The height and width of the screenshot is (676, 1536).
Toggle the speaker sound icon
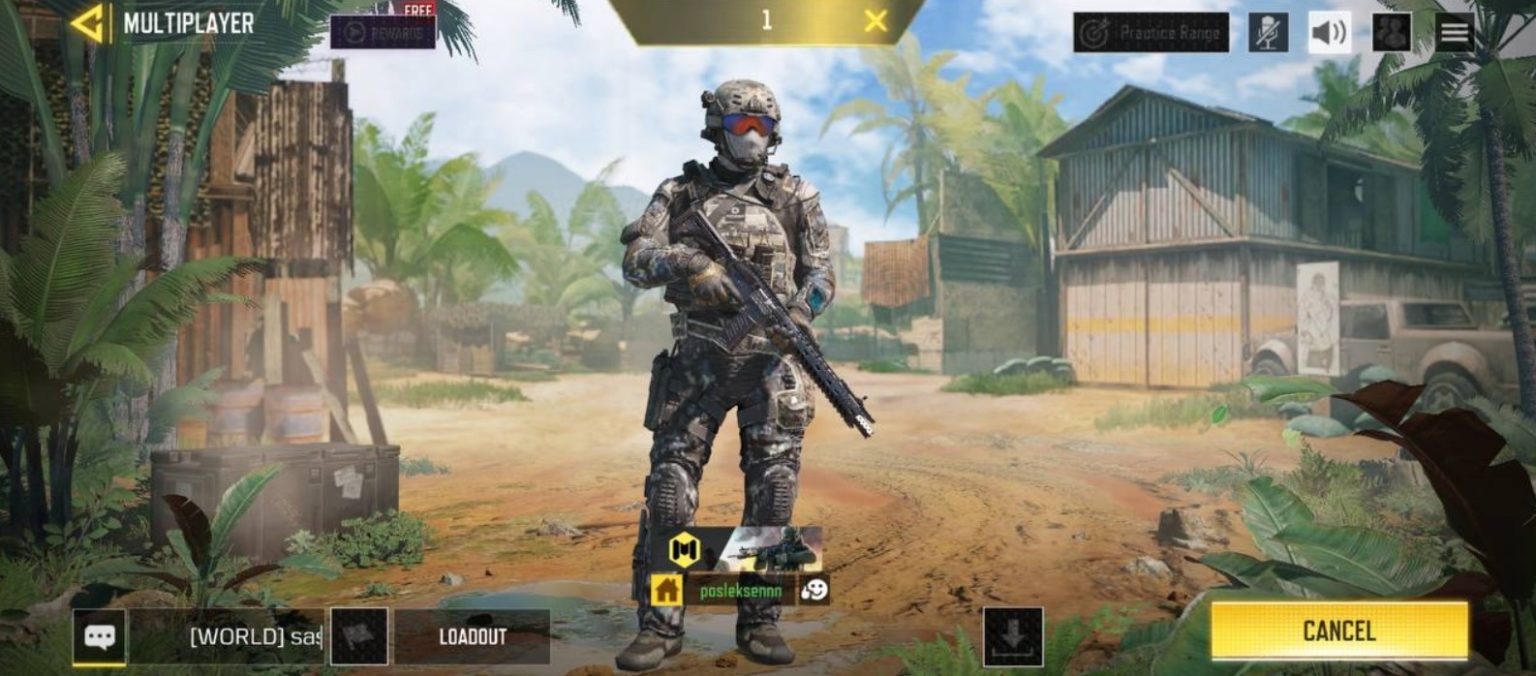[x=1329, y=33]
